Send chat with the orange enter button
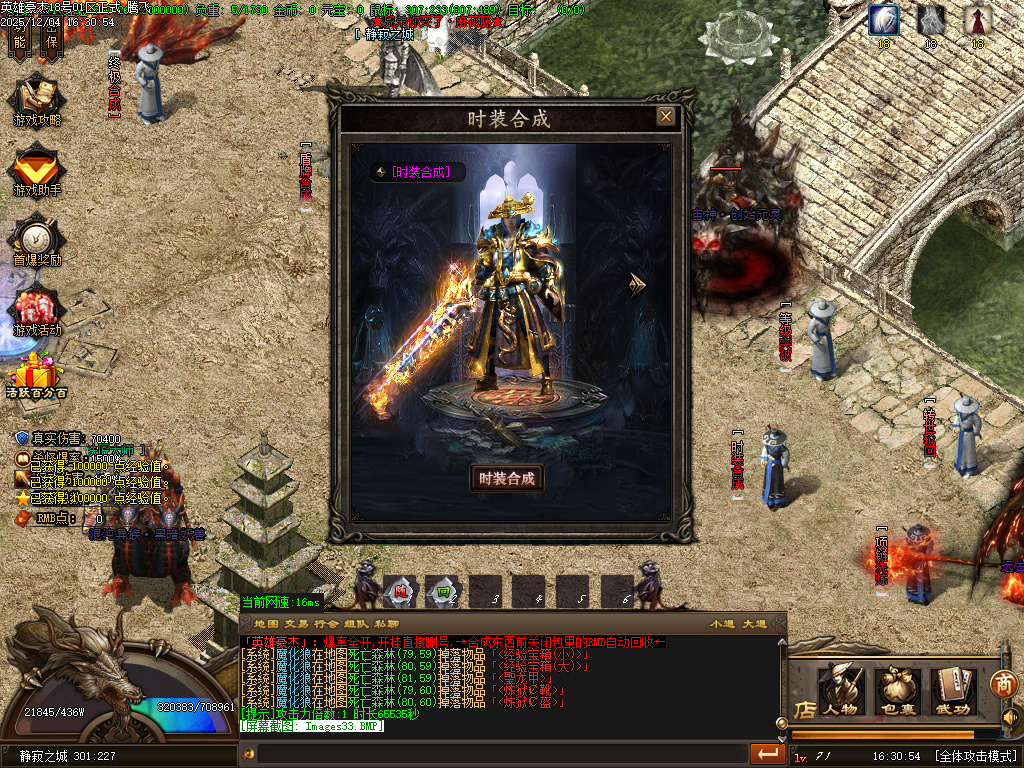The width and height of the screenshot is (1024, 768). (768, 753)
